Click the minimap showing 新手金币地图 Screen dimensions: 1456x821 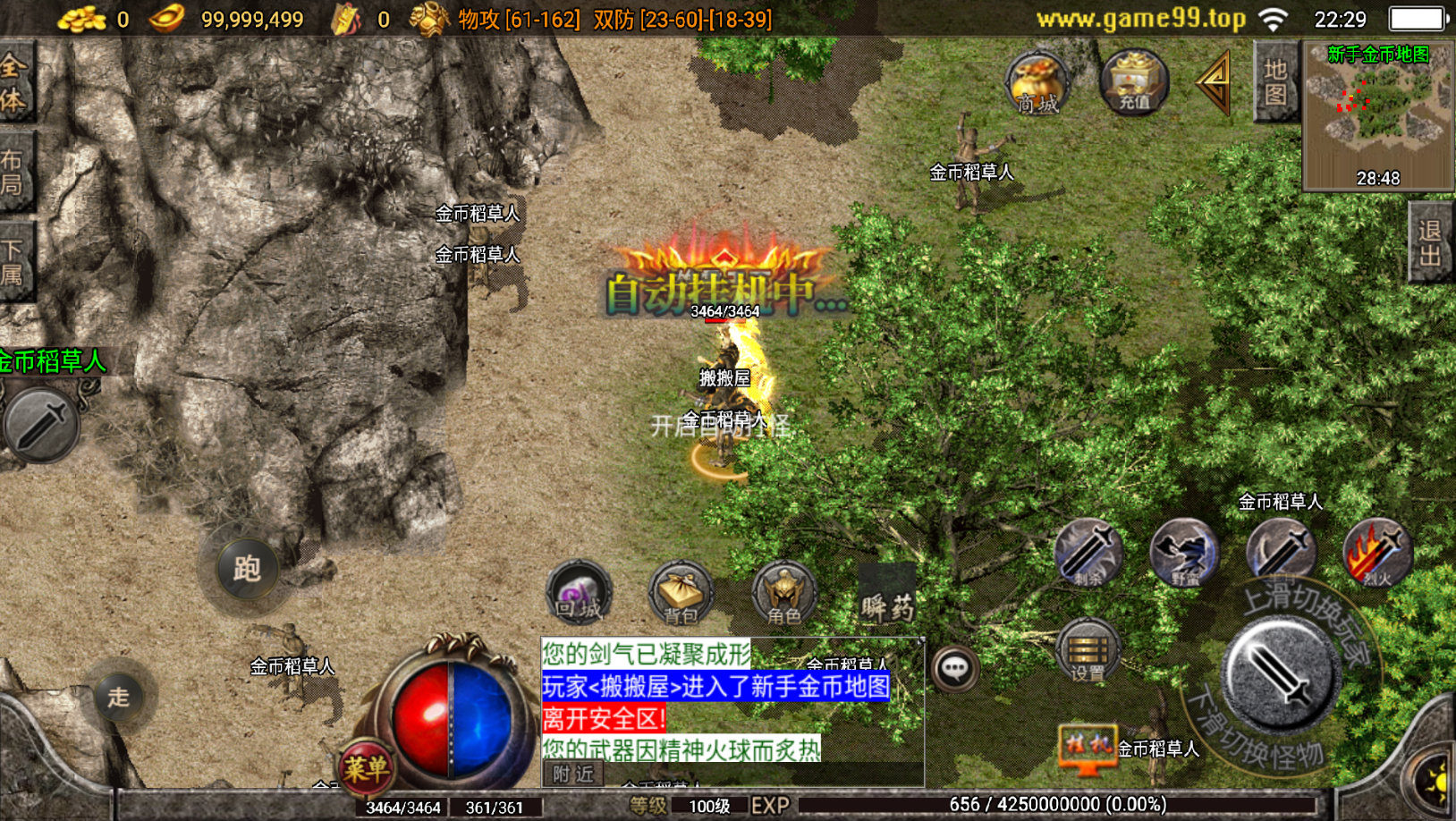(1377, 116)
